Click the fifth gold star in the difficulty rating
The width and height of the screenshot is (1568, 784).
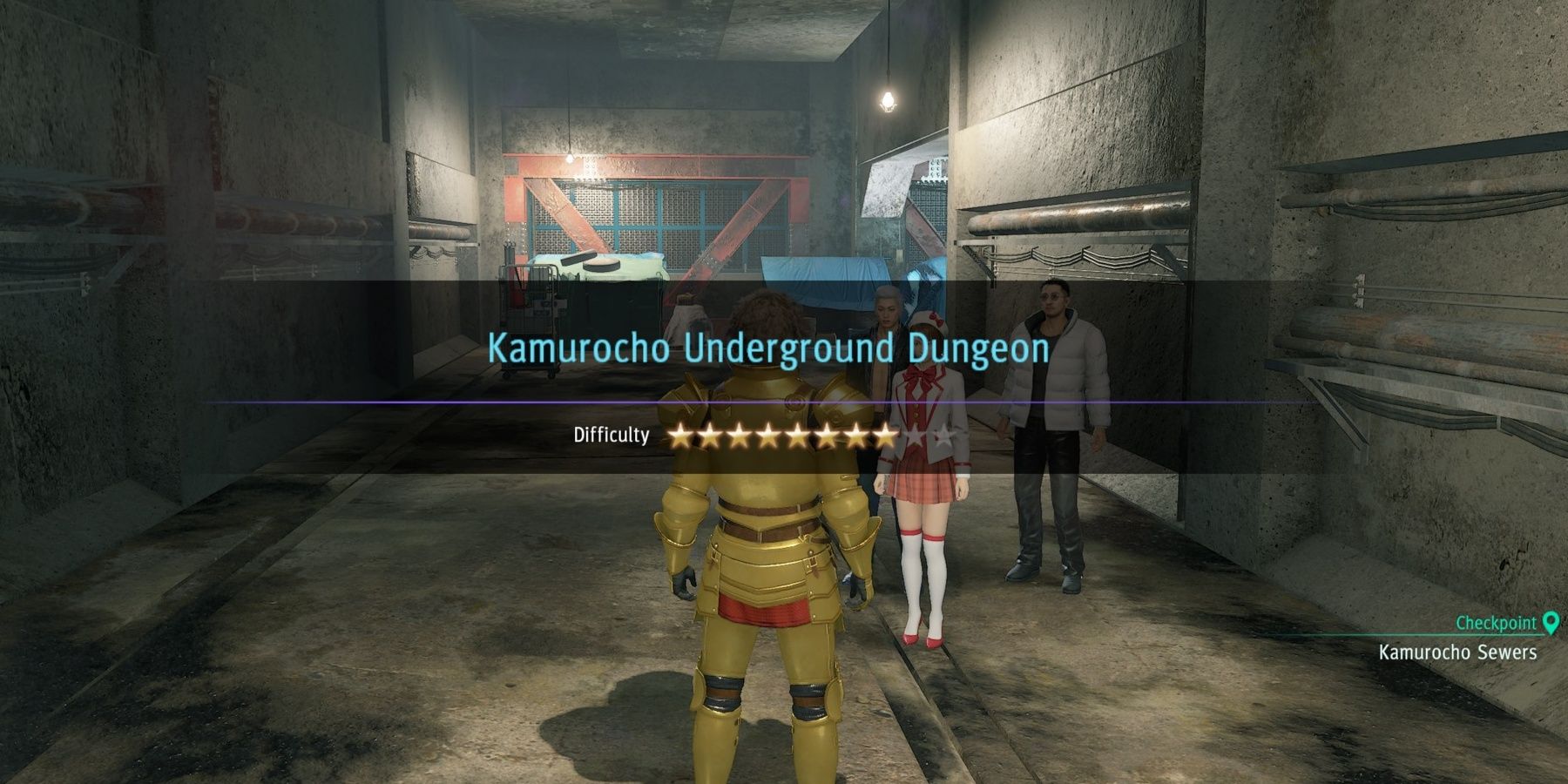pyautogui.click(x=799, y=435)
